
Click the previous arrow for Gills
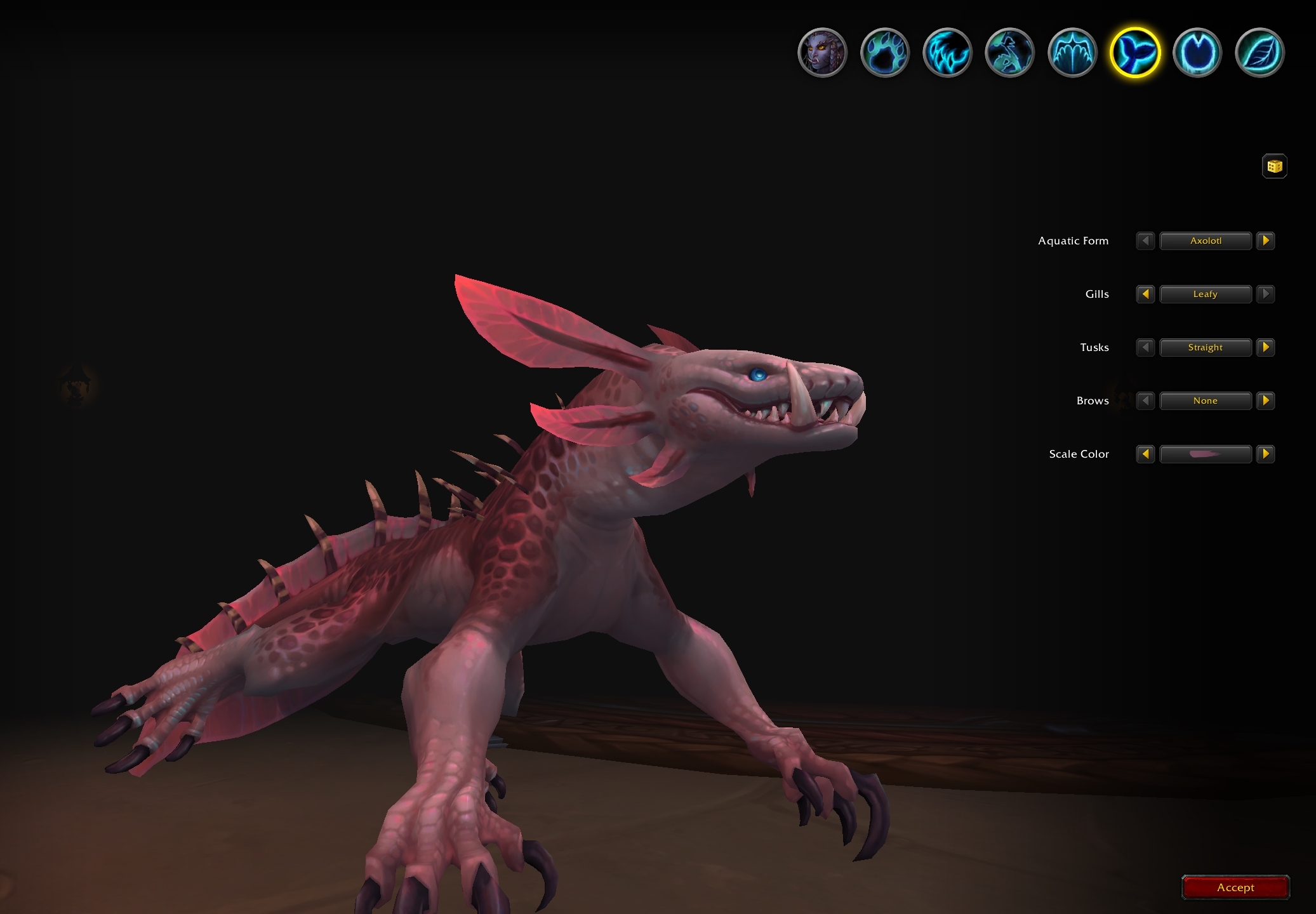(1145, 294)
